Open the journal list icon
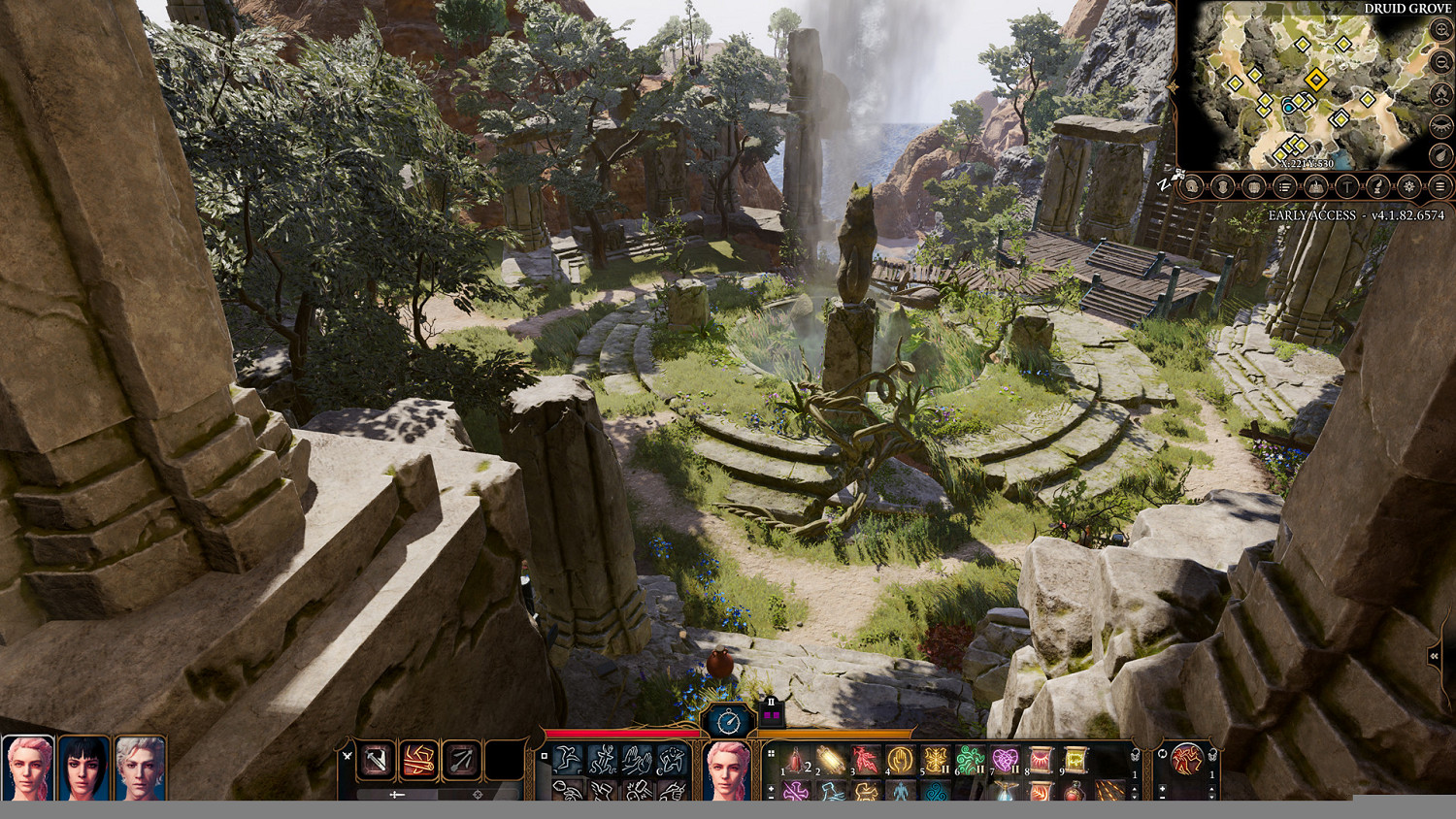The image size is (1456, 819). (1284, 186)
